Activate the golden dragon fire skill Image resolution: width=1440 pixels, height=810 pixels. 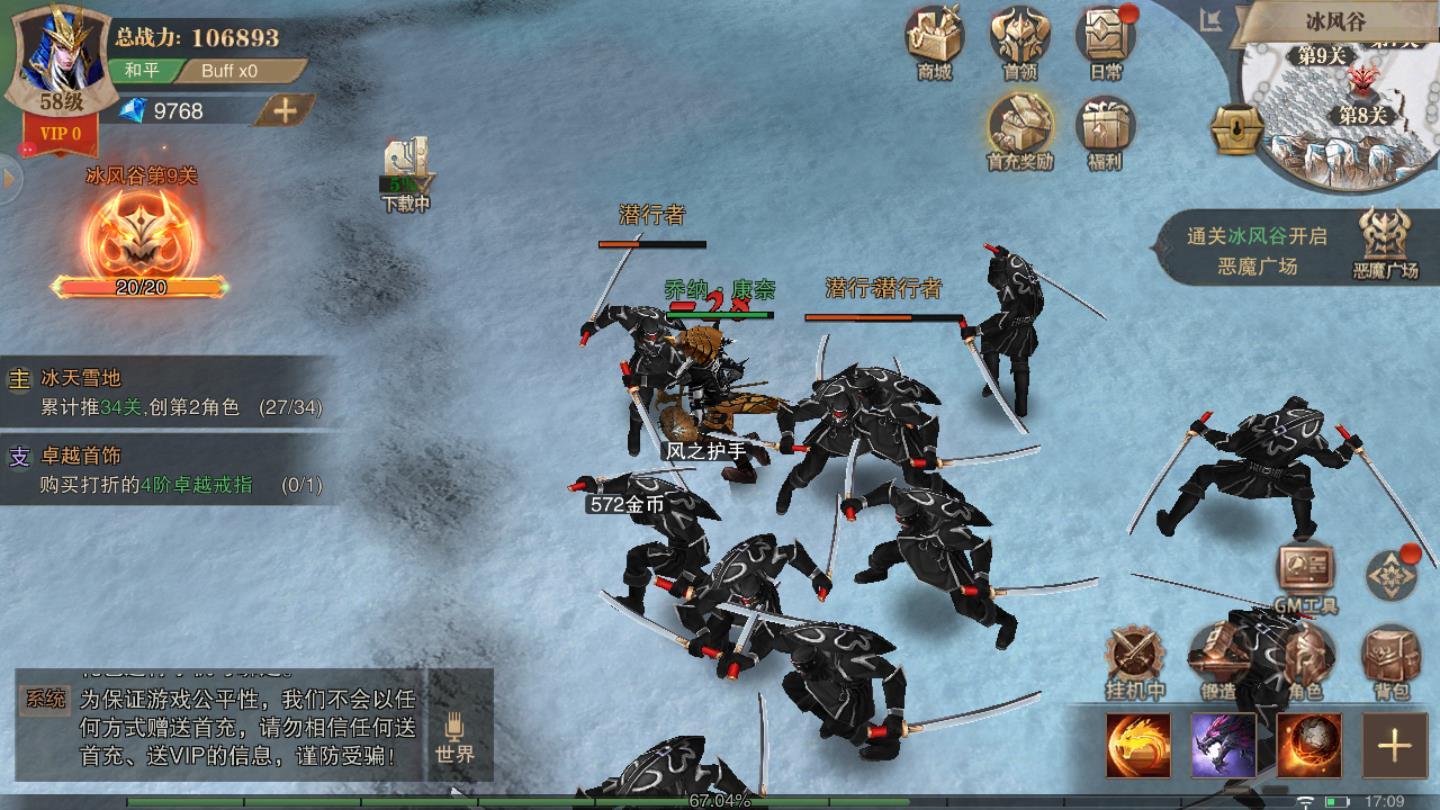pos(1137,745)
